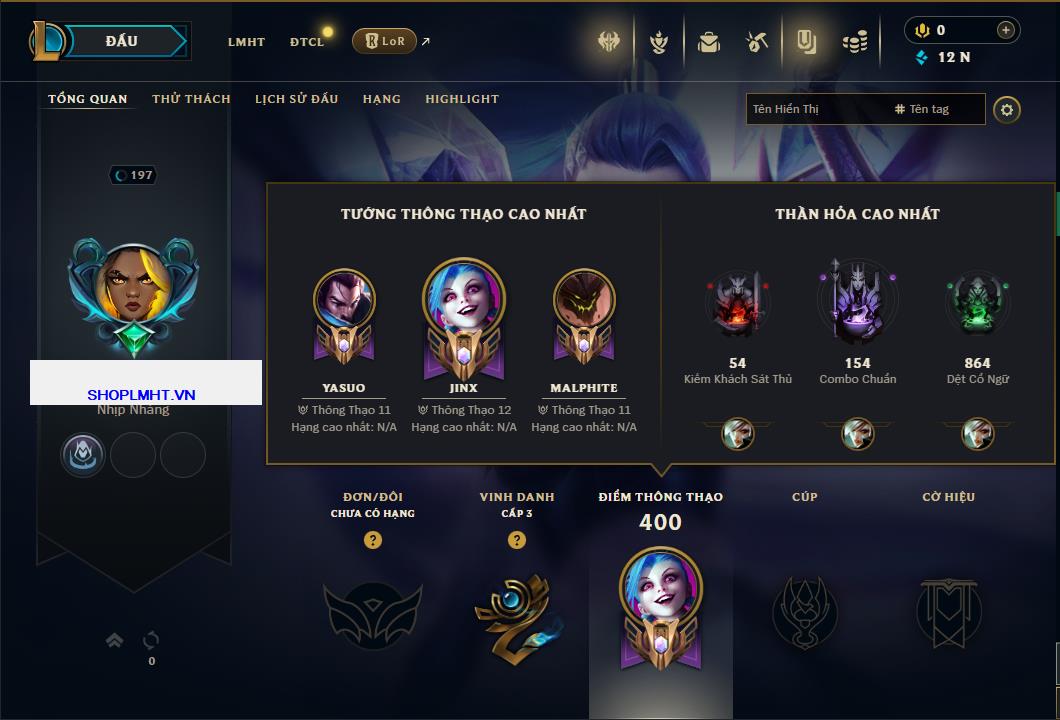Click the ĐẤU play button
Image resolution: width=1060 pixels, height=720 pixels.
[x=122, y=41]
